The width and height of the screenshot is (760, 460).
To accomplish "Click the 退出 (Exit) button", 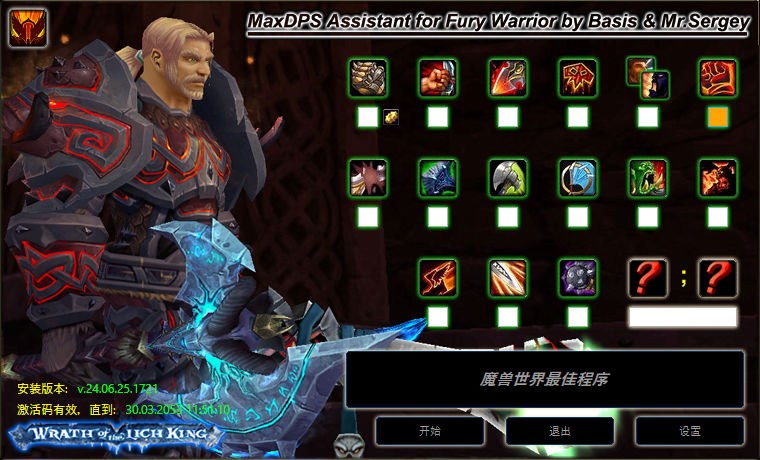I will 560,431.
